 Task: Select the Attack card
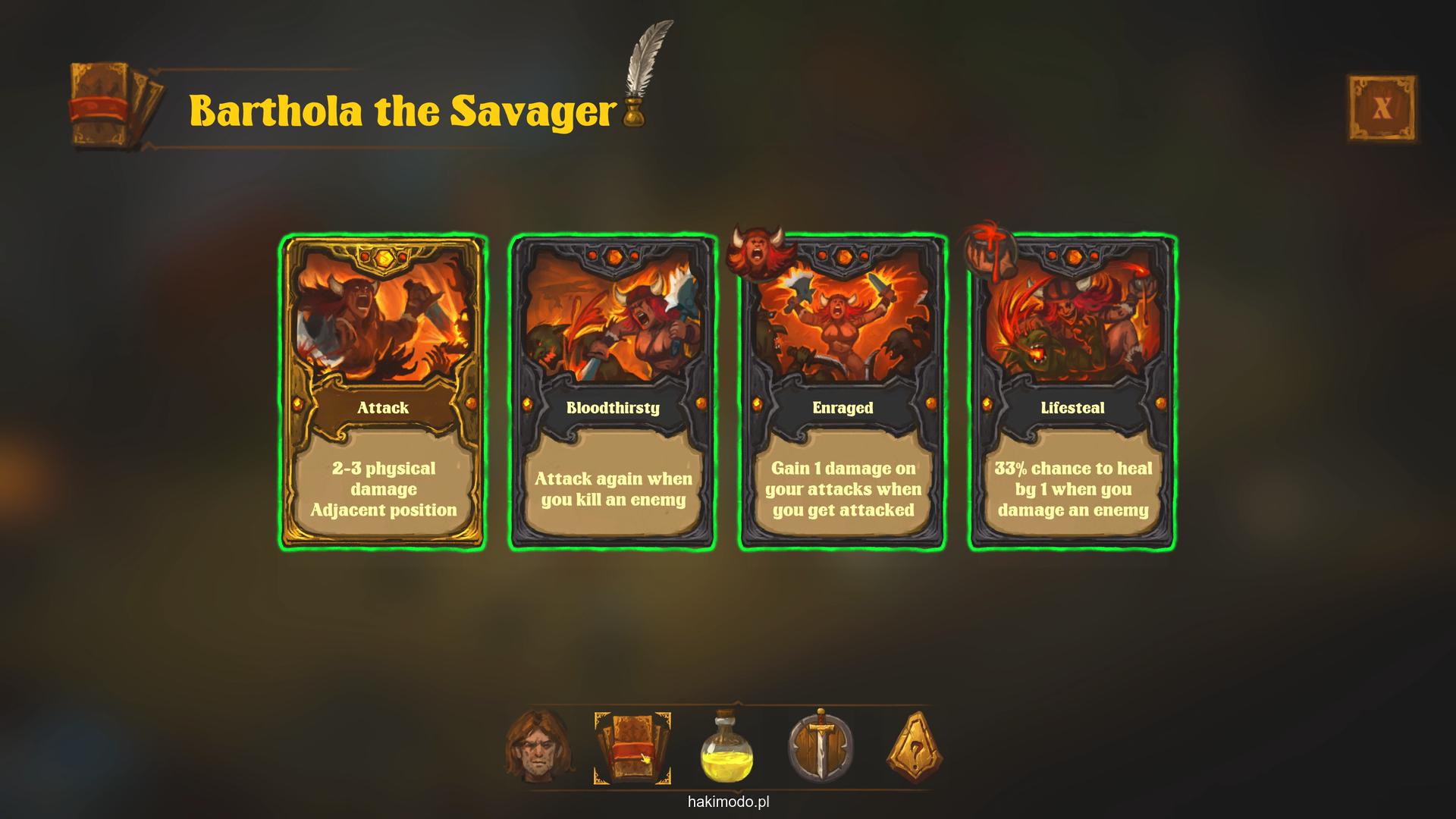(383, 393)
